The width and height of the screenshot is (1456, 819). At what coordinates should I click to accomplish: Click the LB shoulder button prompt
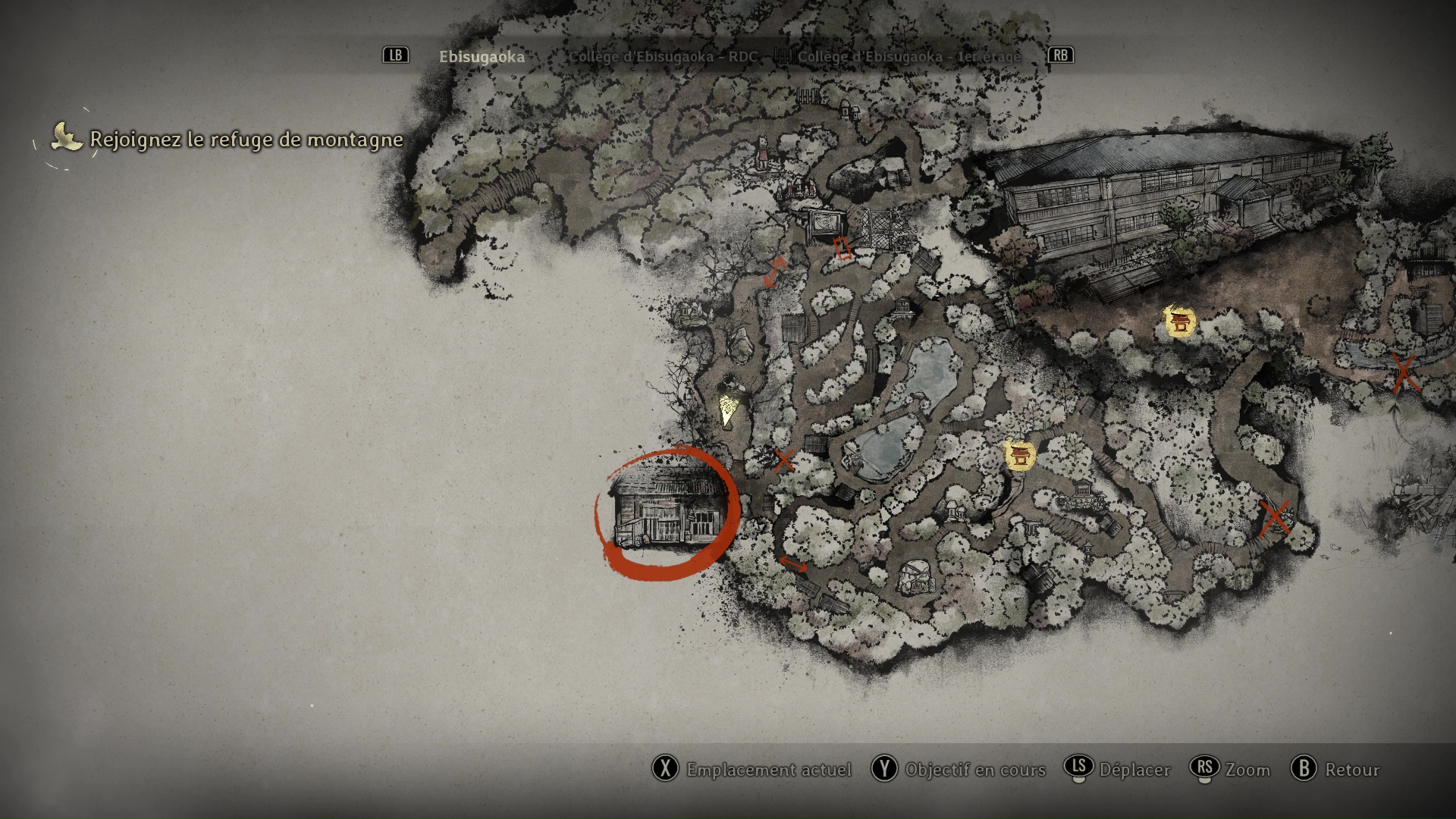click(394, 55)
